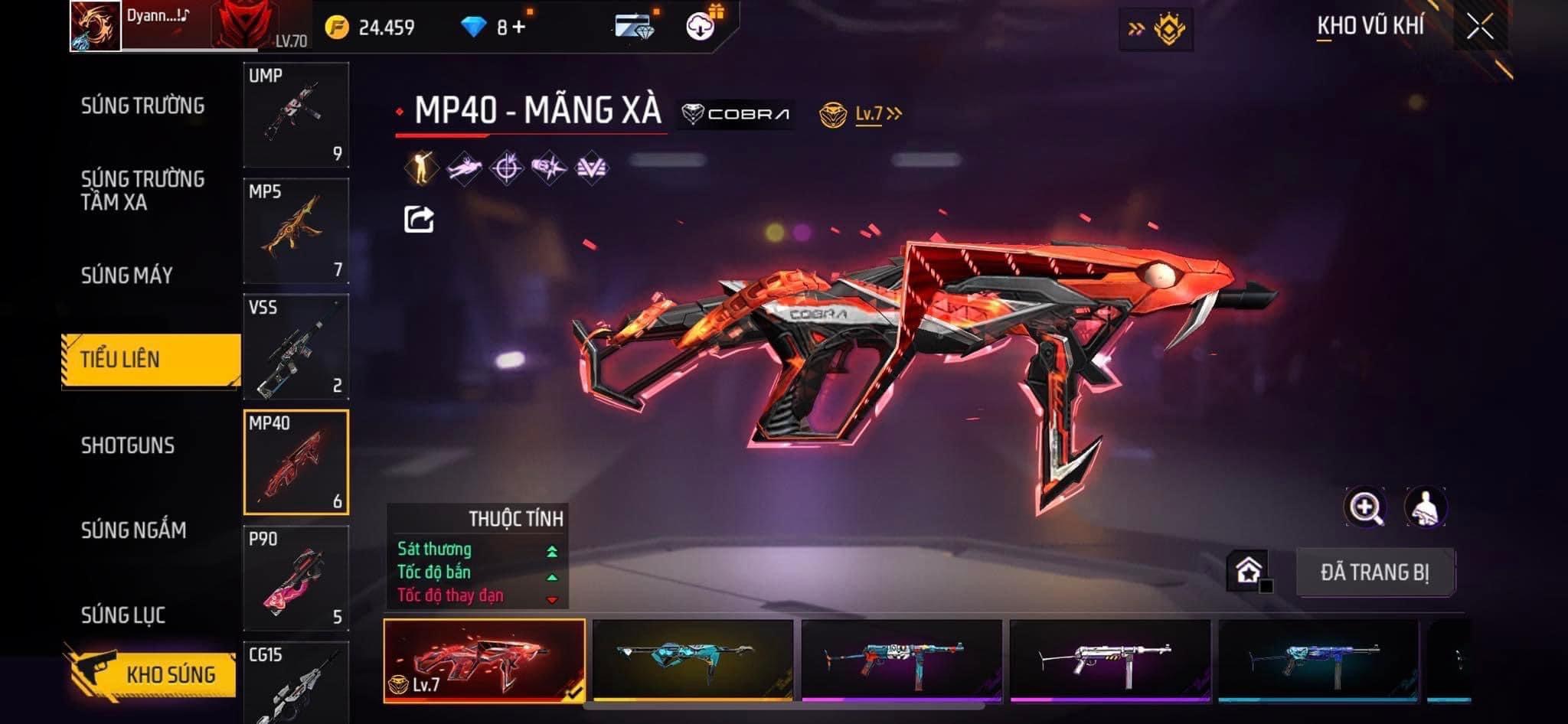This screenshot has width=1568, height=724.
Task: Close the weapon vault screen
Action: pyautogui.click(x=1480, y=28)
